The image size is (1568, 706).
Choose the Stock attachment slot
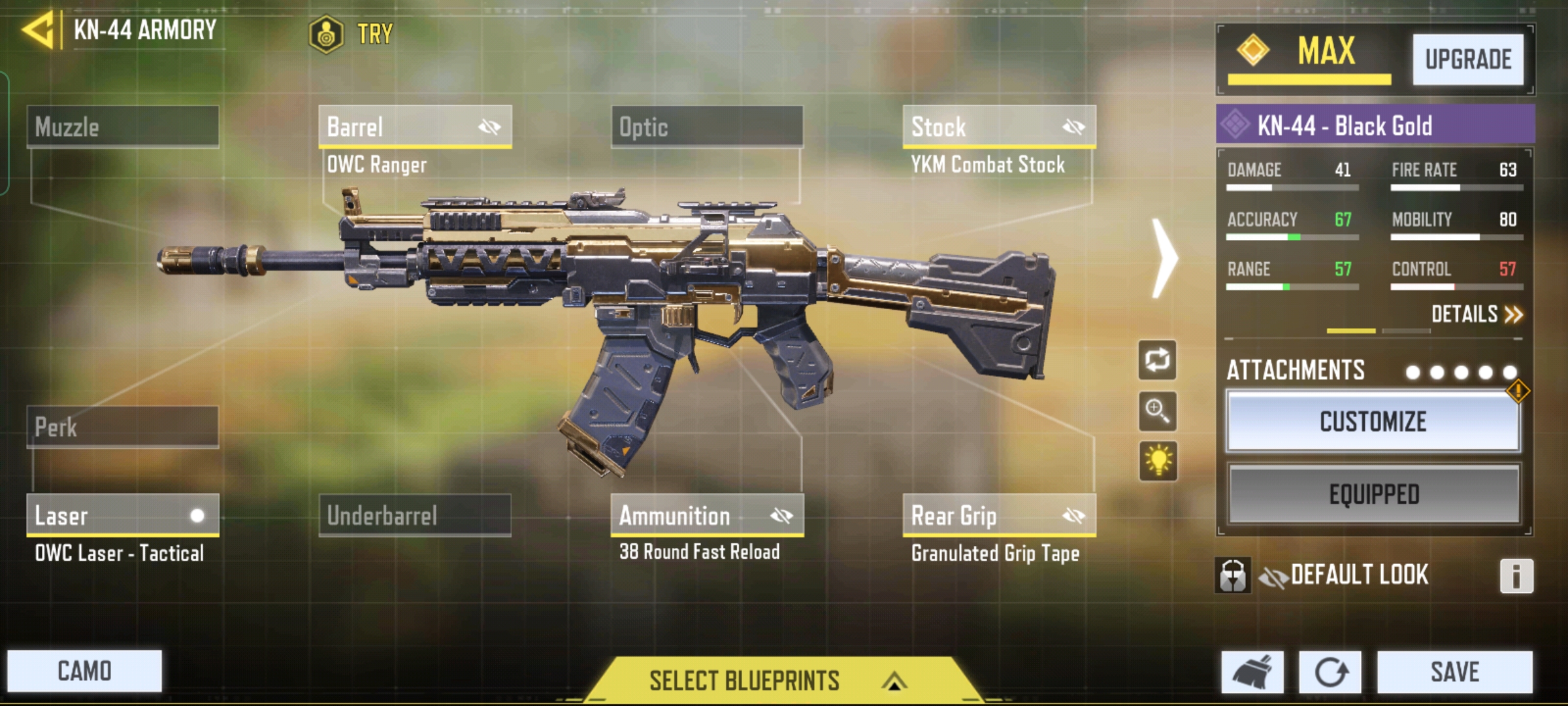click(x=999, y=127)
